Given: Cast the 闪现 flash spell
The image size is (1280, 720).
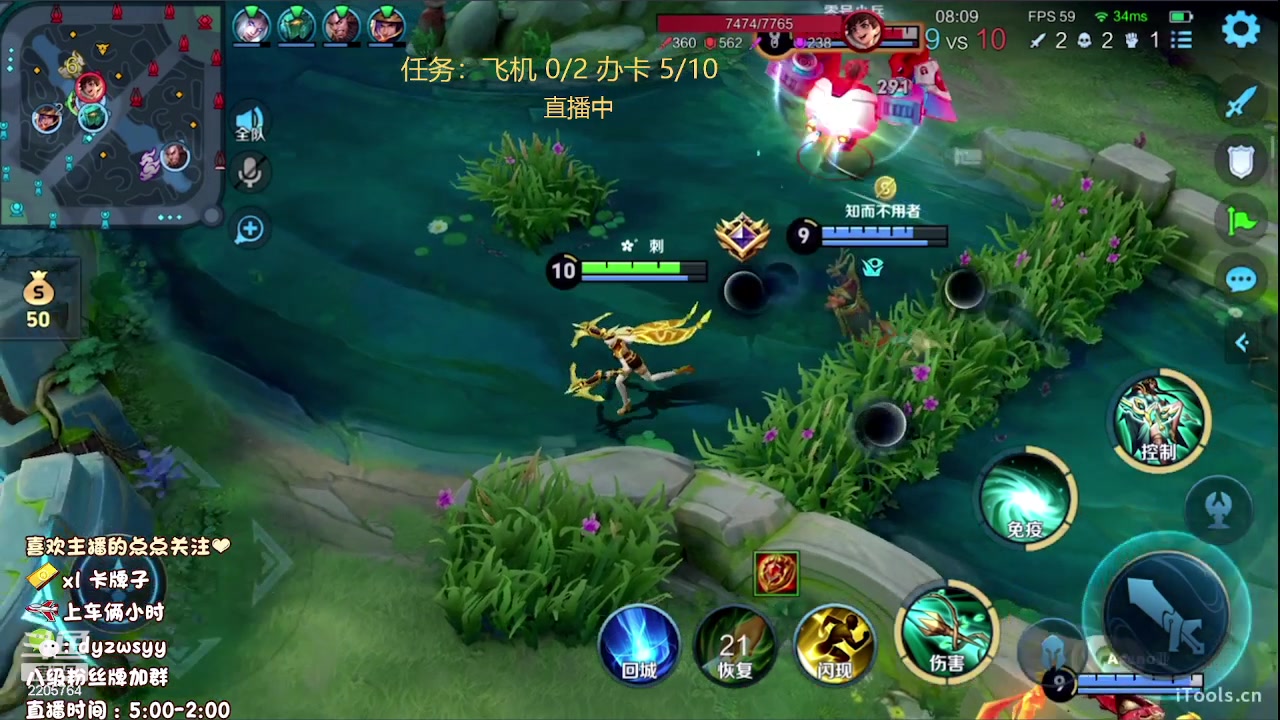Looking at the screenshot, I should click(834, 645).
